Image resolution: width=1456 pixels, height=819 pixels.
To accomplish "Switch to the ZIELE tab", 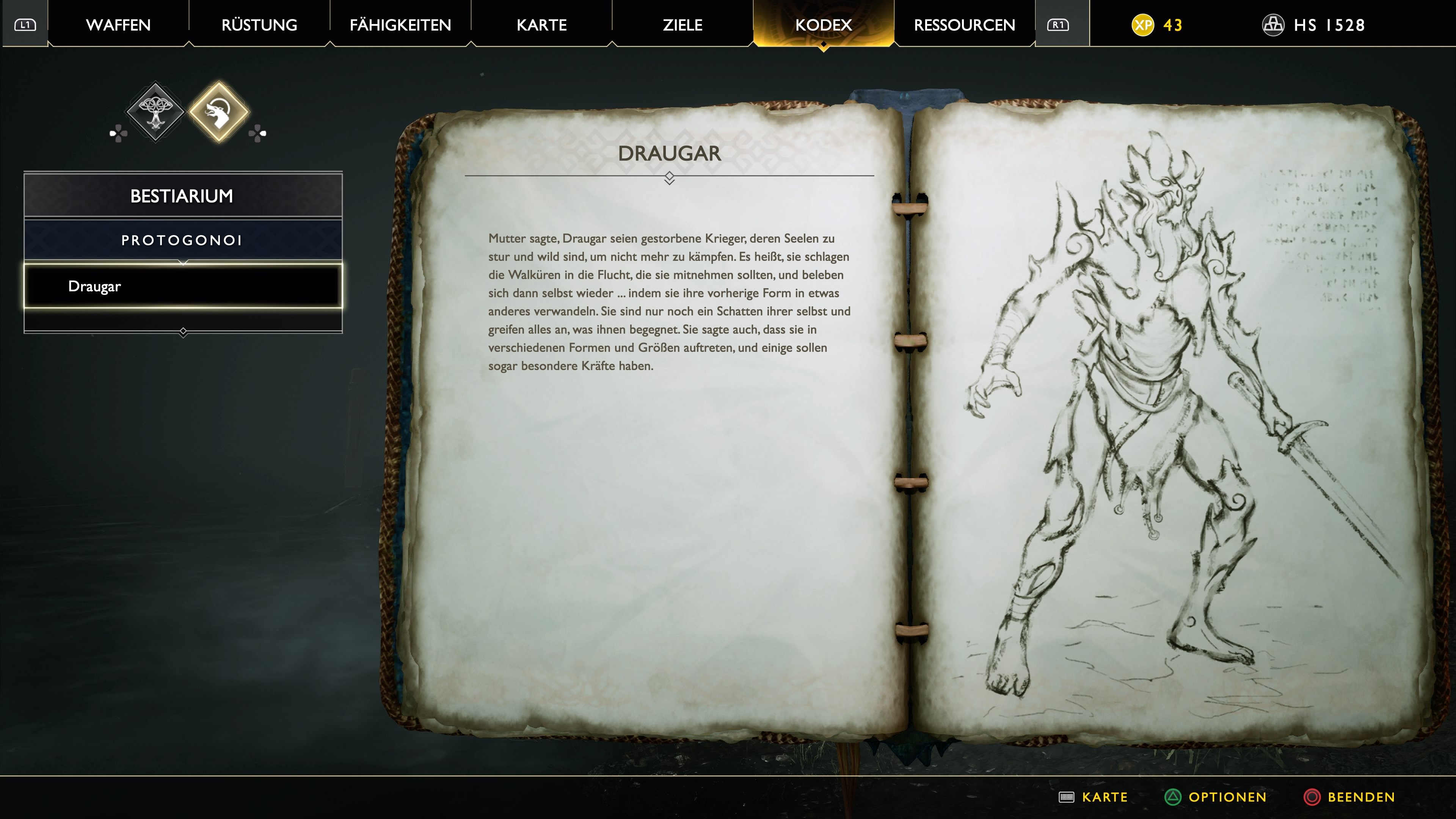I will [681, 24].
